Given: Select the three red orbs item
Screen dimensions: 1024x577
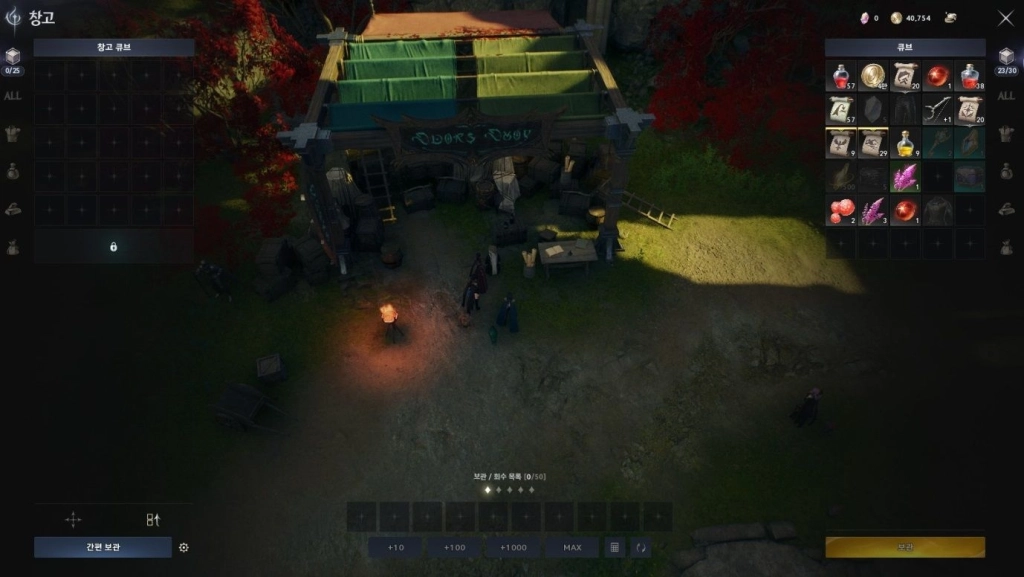Looking at the screenshot, I should (841, 211).
